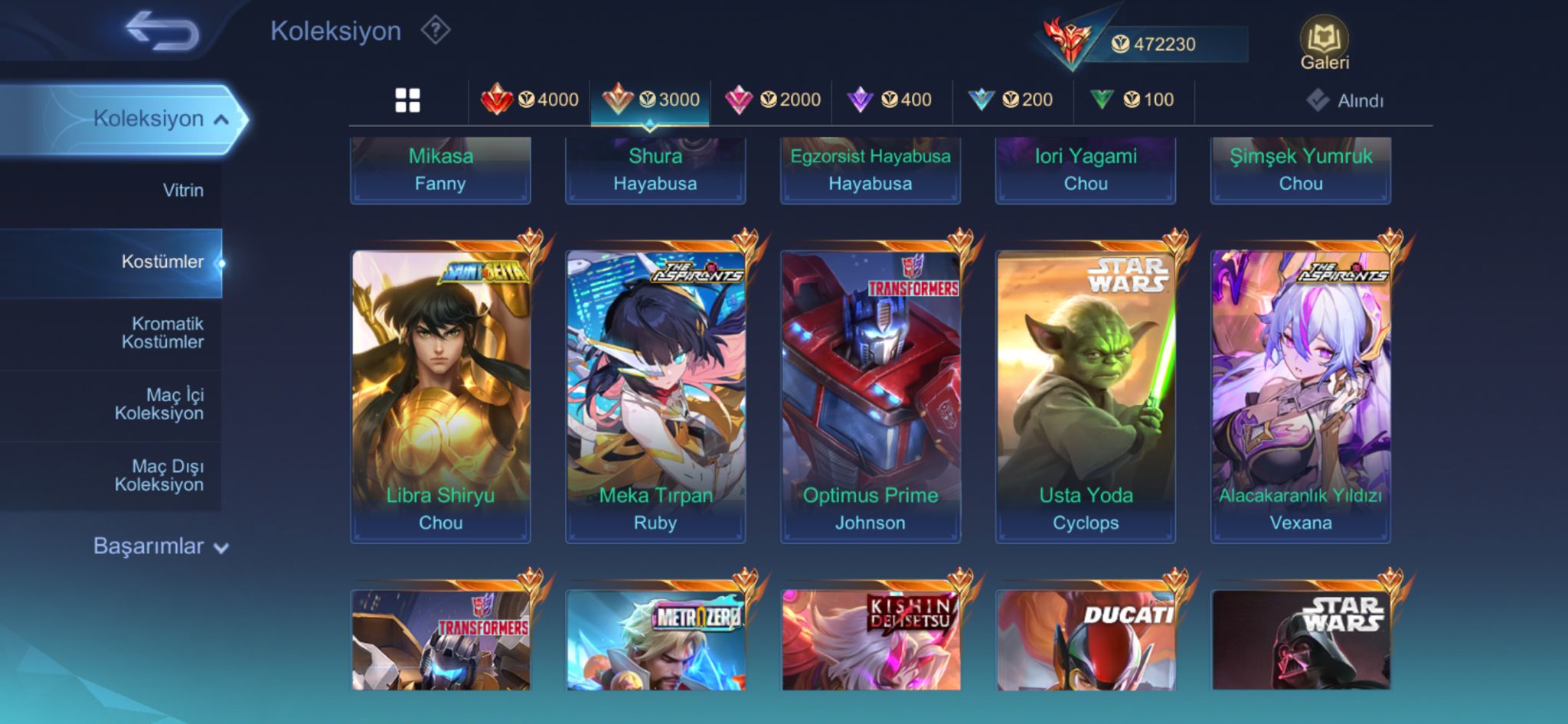The height and width of the screenshot is (724, 1568).
Task: Select the Libra Shiryu Chou skin card
Action: pos(440,394)
